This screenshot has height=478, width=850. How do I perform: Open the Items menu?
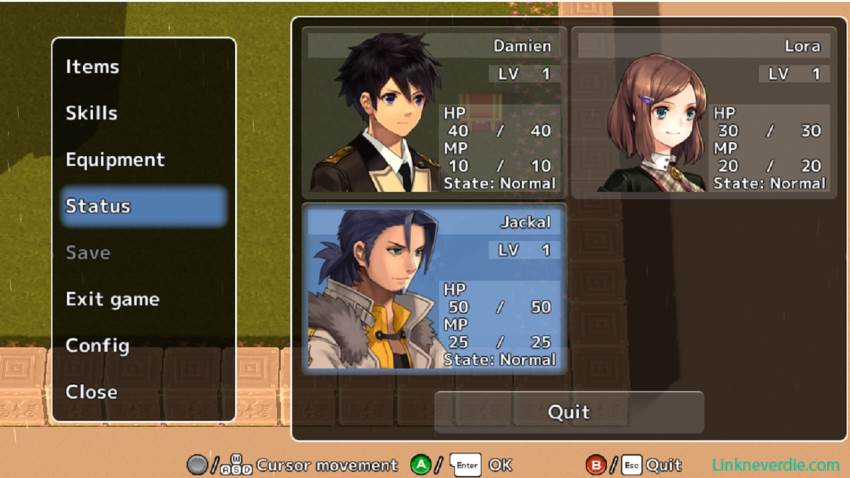click(93, 67)
